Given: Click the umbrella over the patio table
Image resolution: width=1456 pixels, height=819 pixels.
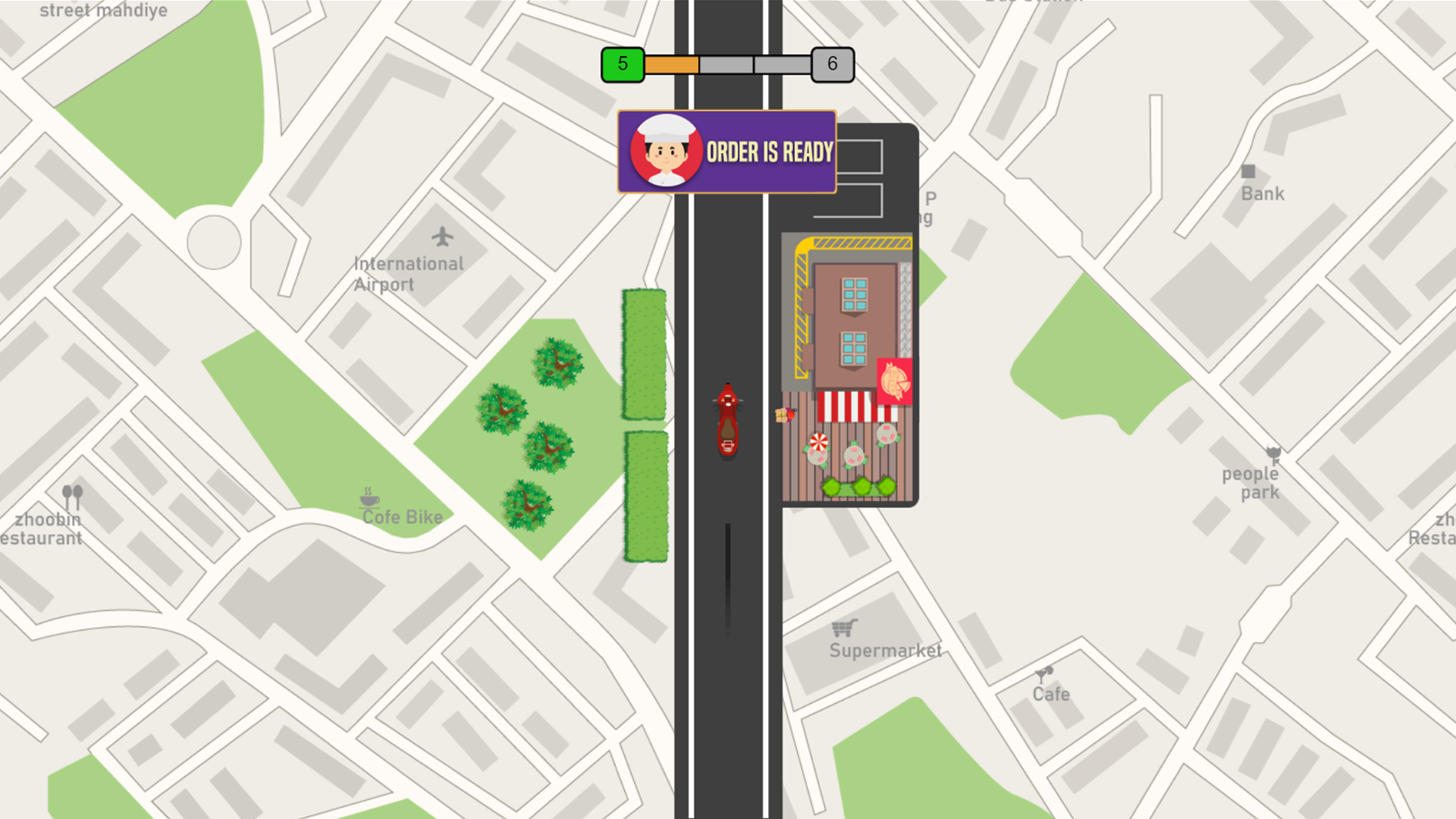Looking at the screenshot, I should tap(819, 443).
